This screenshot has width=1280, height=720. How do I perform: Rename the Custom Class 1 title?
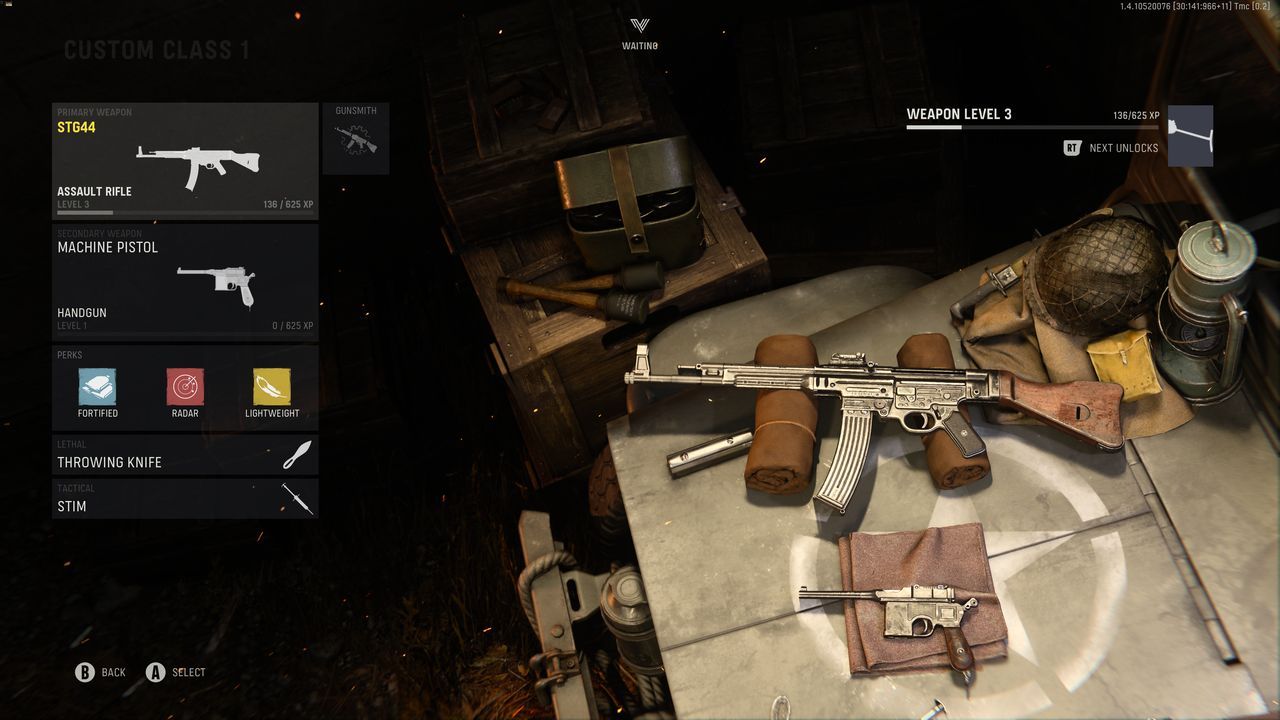point(157,50)
